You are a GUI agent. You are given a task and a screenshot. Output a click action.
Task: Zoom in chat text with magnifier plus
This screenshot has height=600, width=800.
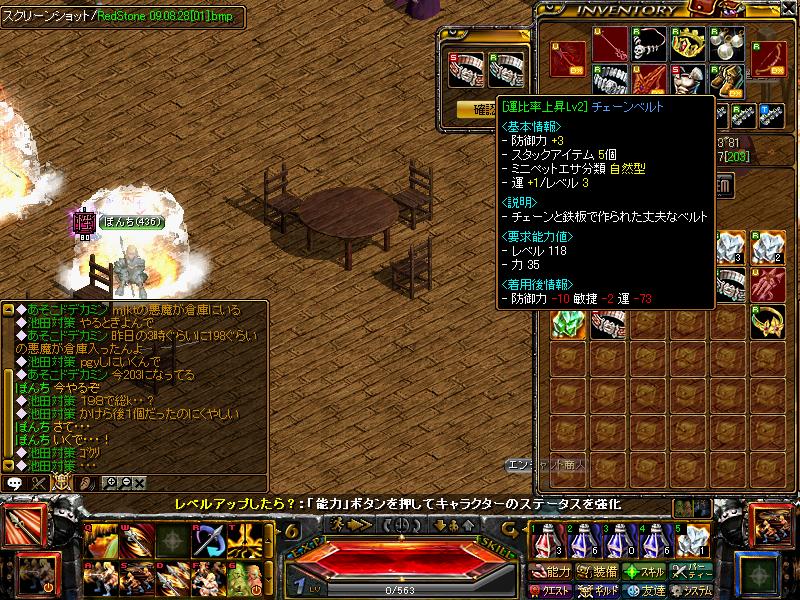(x=109, y=482)
